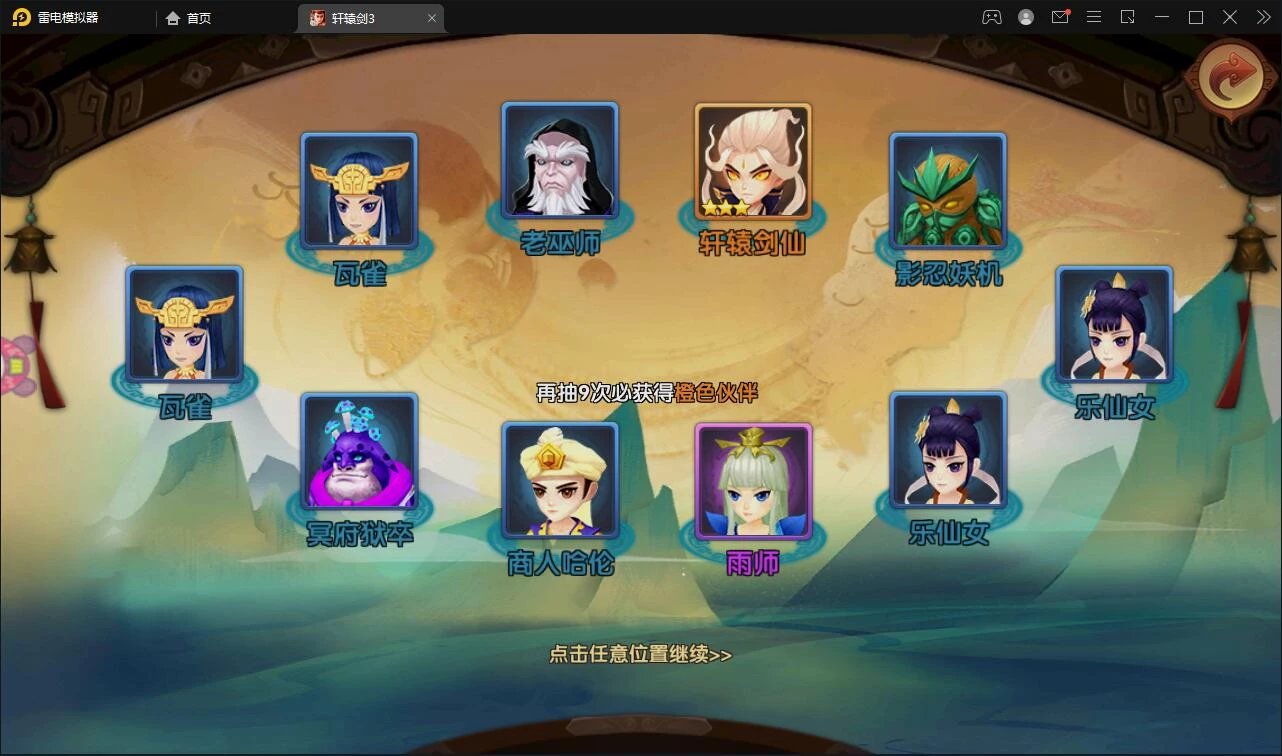Select the purple 冥府狱卒 partner card
The width and height of the screenshot is (1282, 756).
(359, 451)
